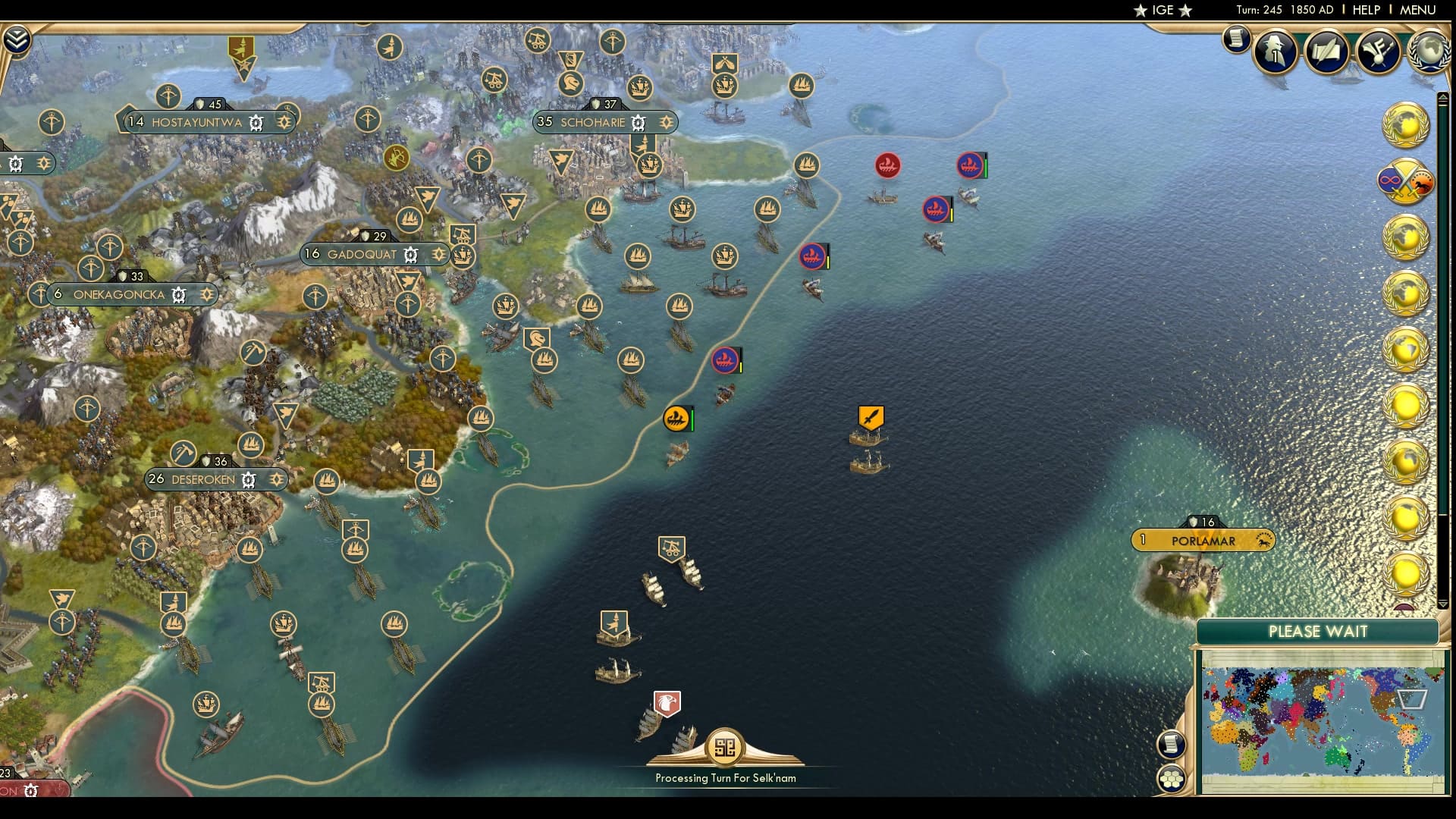Image resolution: width=1456 pixels, height=819 pixels.
Task: Open HELP from the top bar
Action: coord(1365,10)
